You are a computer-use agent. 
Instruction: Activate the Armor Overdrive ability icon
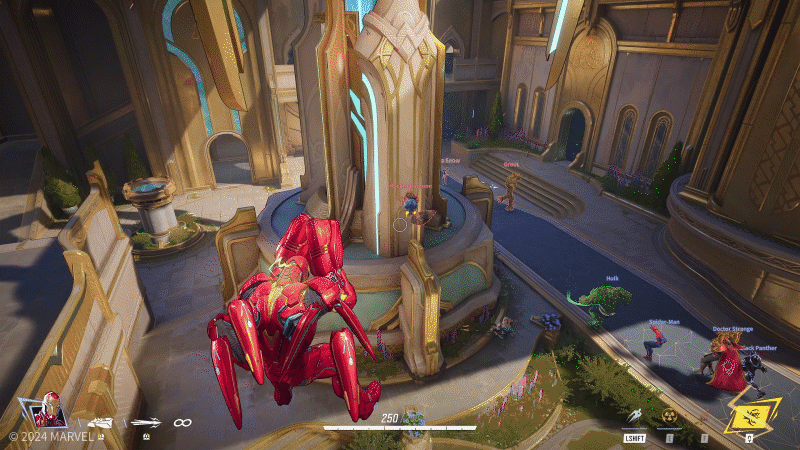(x=668, y=414)
